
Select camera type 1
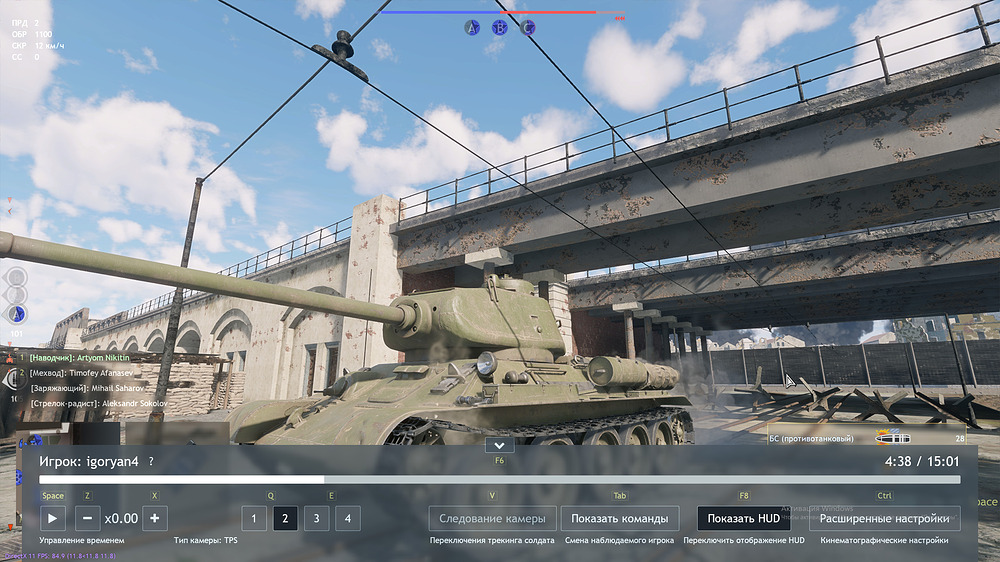click(254, 518)
